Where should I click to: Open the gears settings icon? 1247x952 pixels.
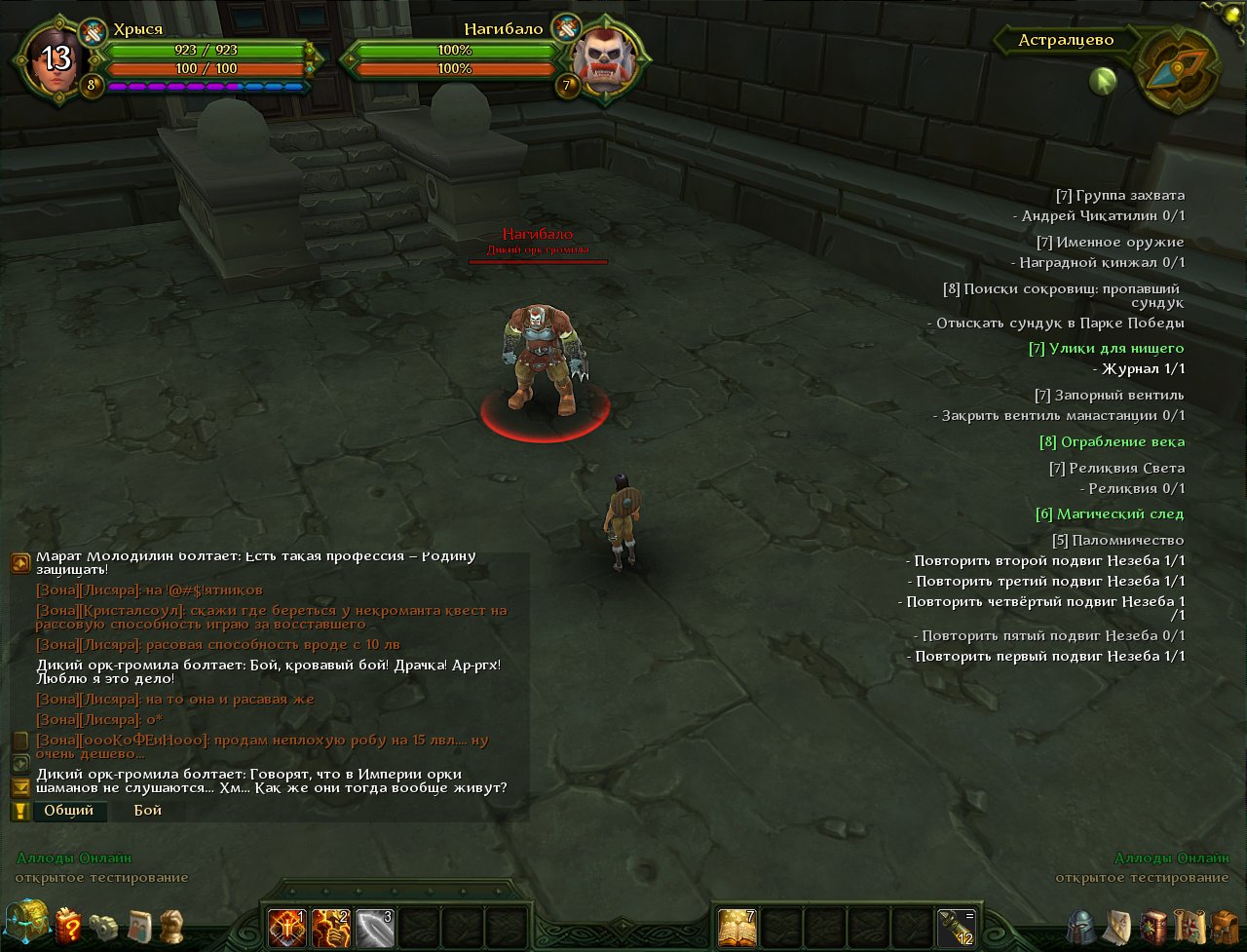coord(103,925)
